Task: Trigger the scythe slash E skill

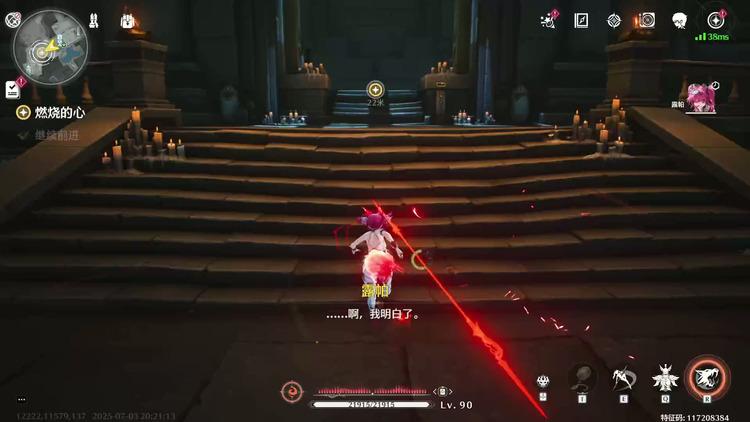Action: (x=623, y=376)
